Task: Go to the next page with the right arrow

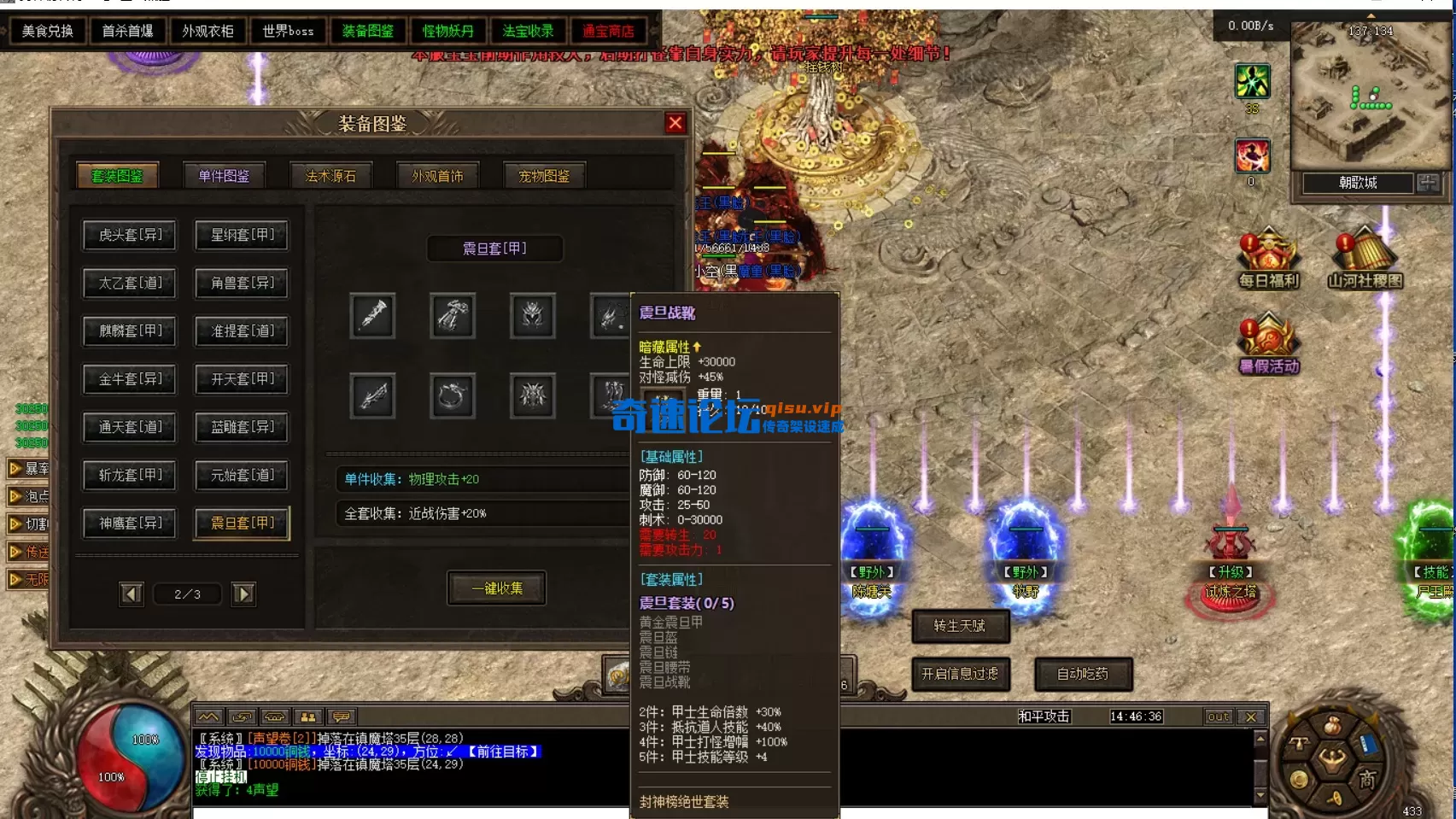Action: tap(243, 594)
